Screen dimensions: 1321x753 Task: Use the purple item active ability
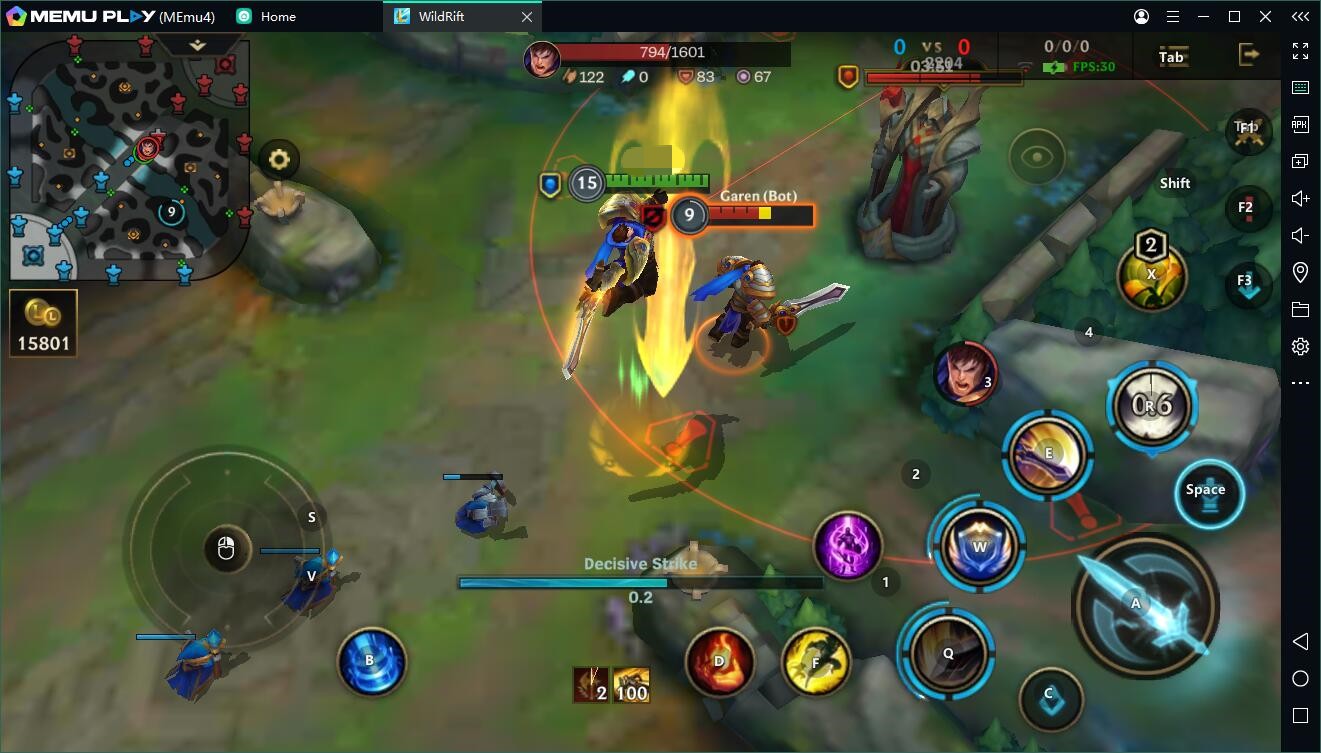point(847,546)
